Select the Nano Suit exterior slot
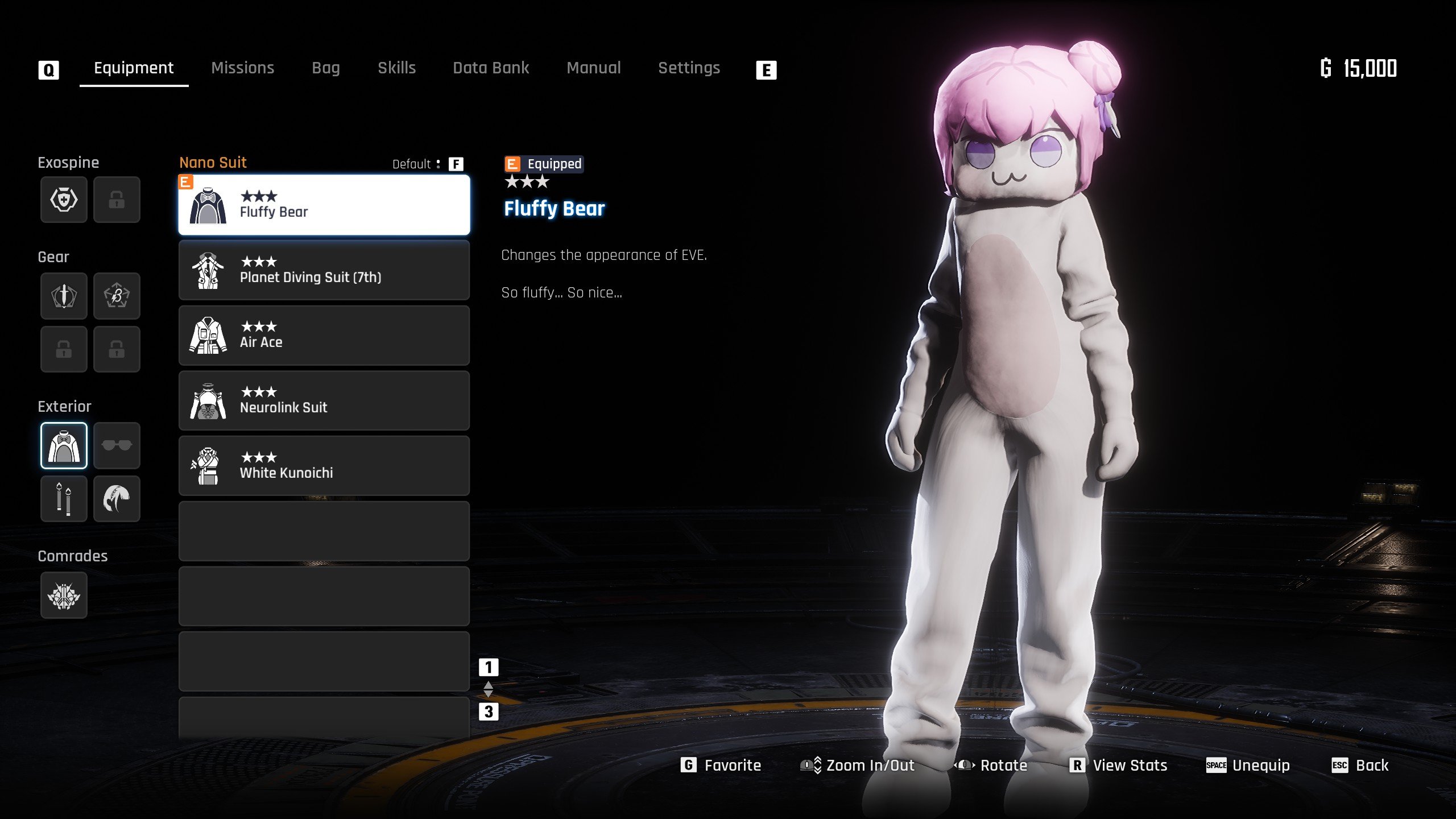The height and width of the screenshot is (819, 1456). coord(64,445)
